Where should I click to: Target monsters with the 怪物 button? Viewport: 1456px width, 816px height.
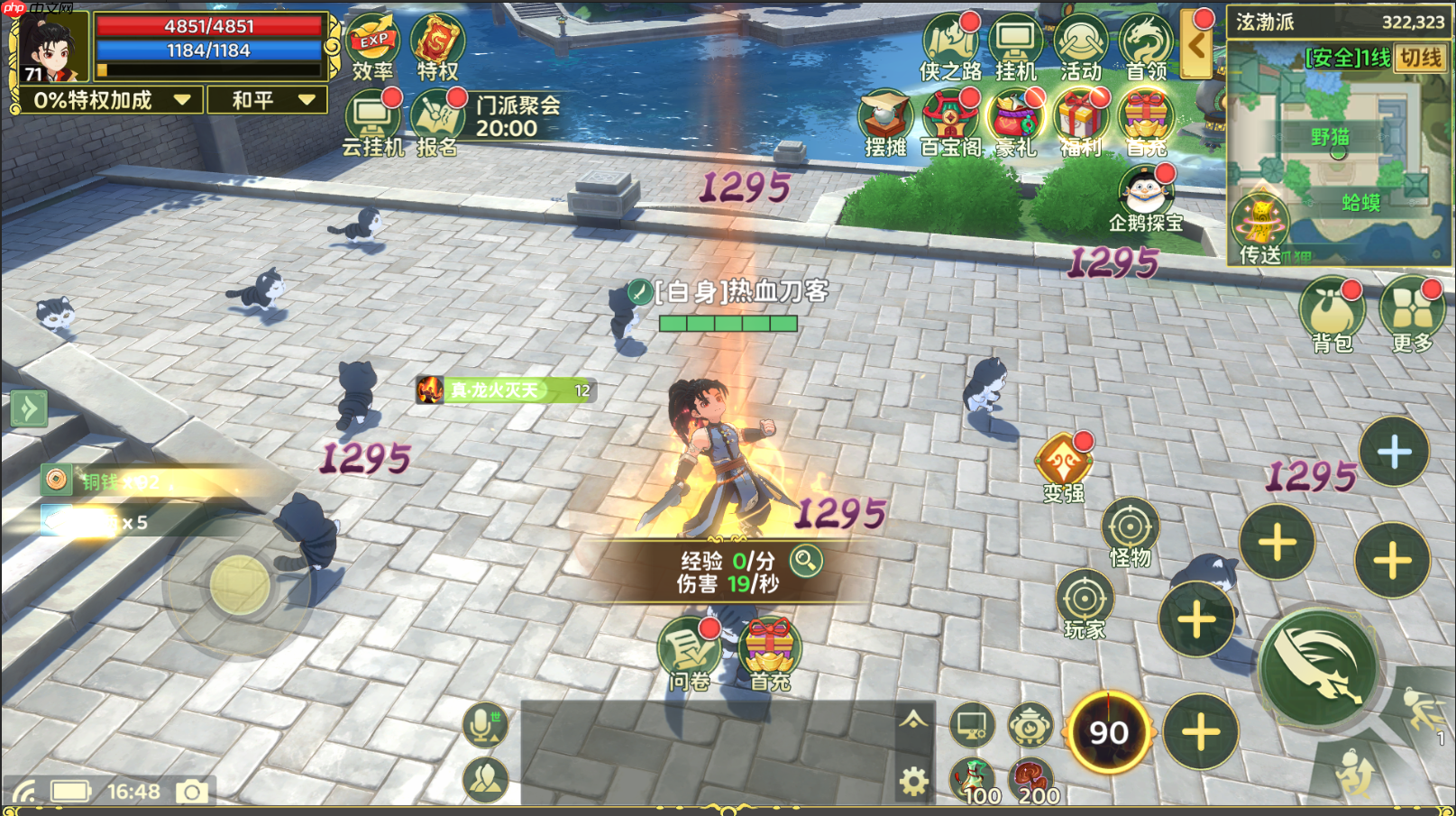1130,532
